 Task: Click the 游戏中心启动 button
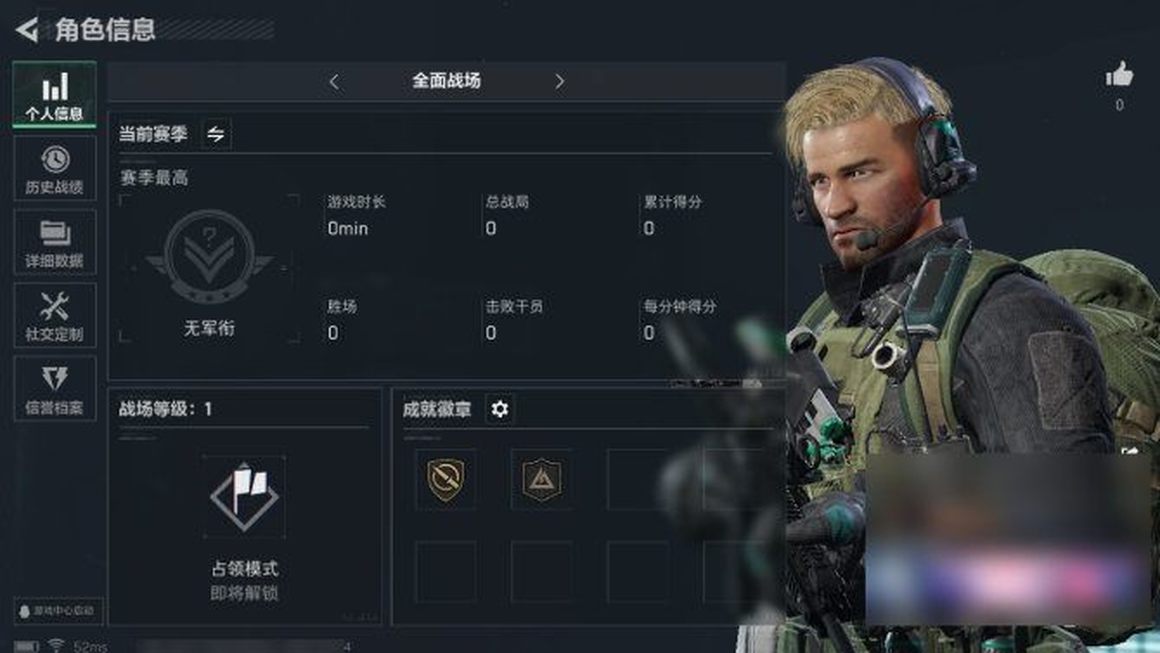pyautogui.click(x=57, y=610)
